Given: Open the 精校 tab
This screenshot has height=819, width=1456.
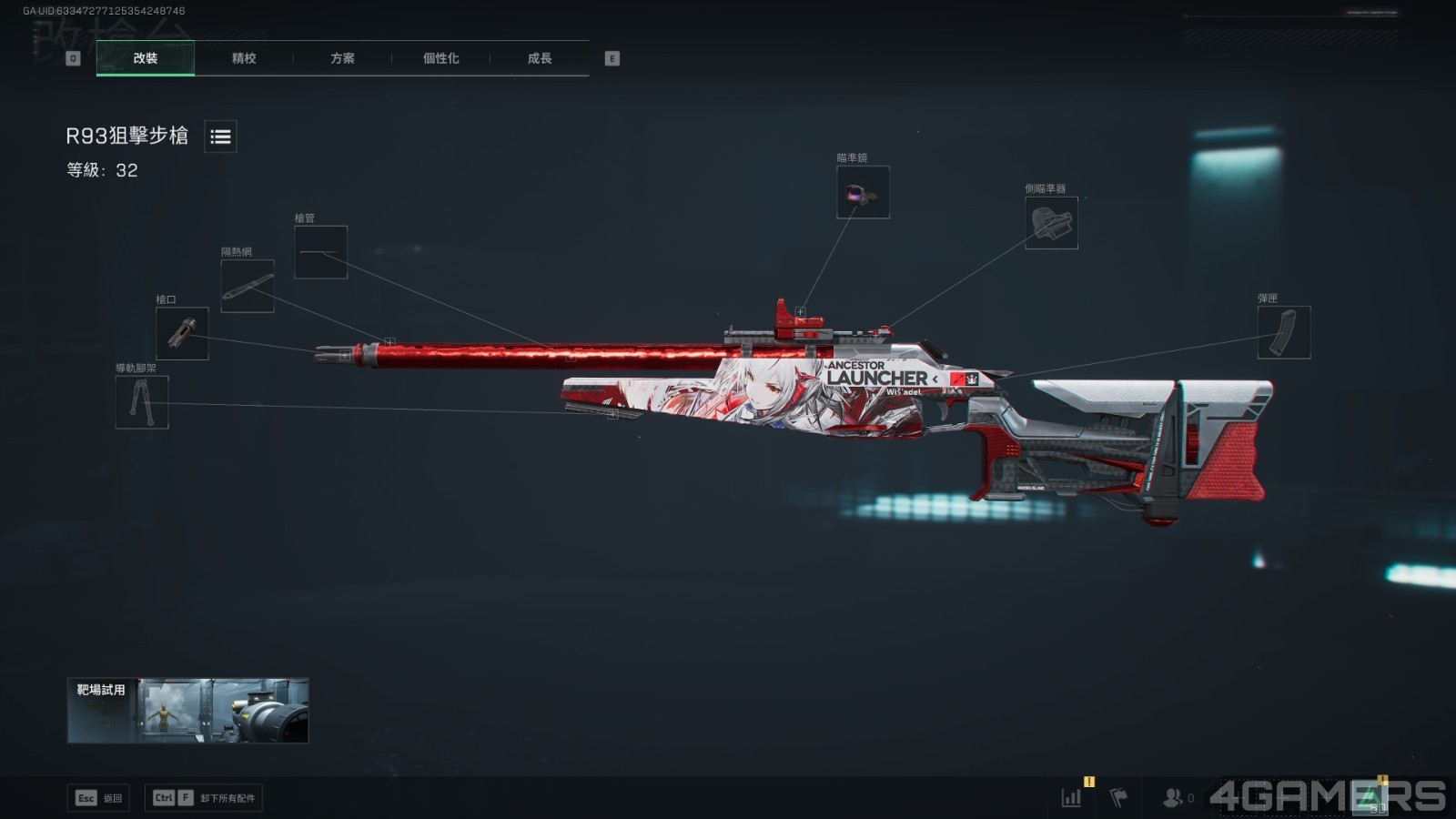Looking at the screenshot, I should (x=244, y=58).
